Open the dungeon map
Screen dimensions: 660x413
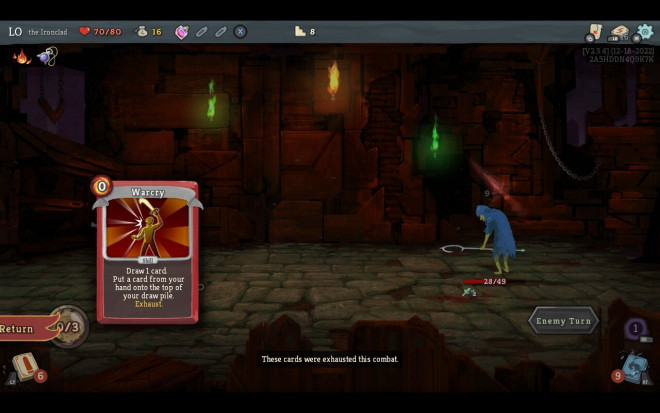595,32
